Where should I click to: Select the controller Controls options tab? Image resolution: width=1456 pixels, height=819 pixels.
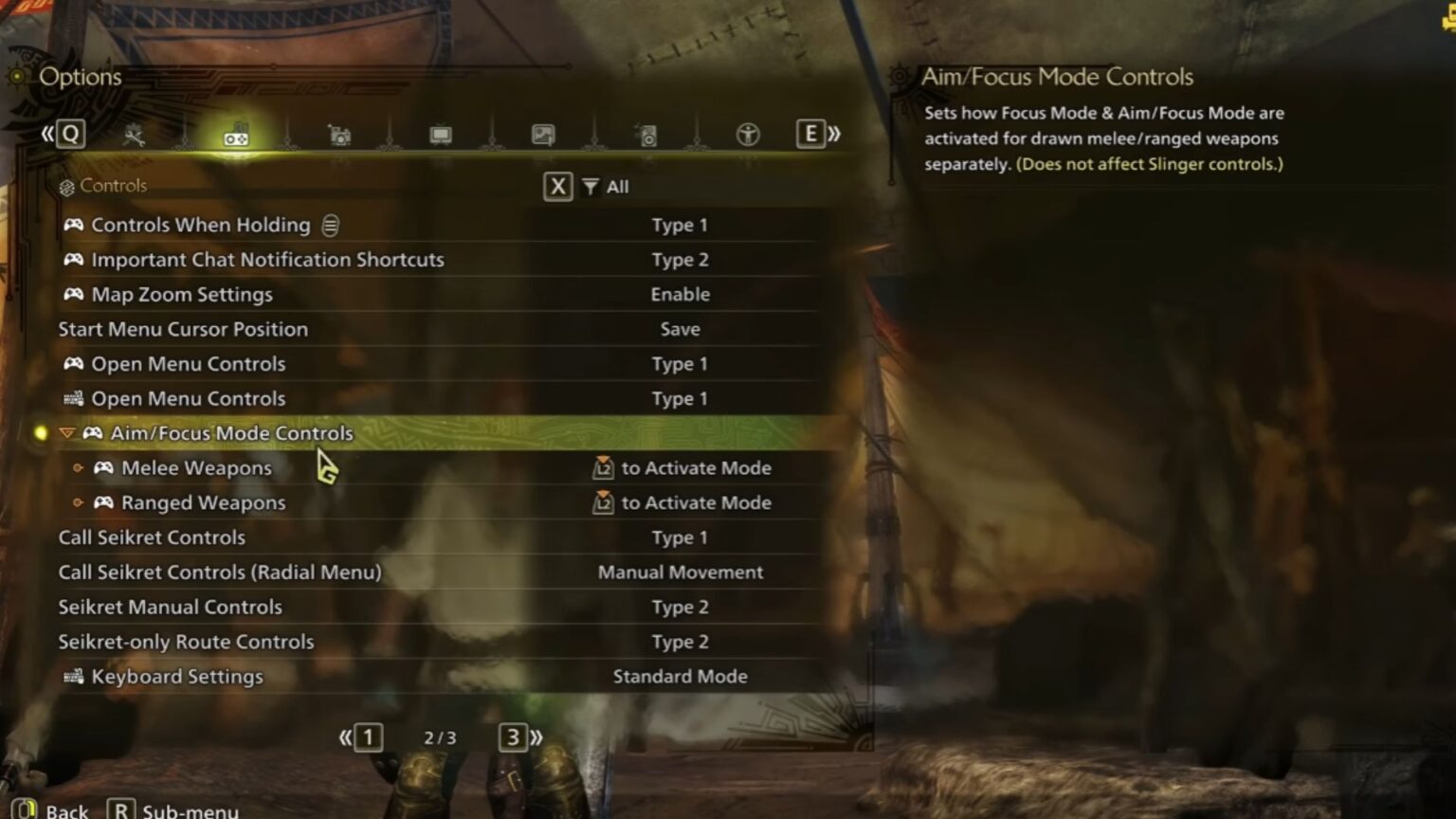(x=237, y=134)
